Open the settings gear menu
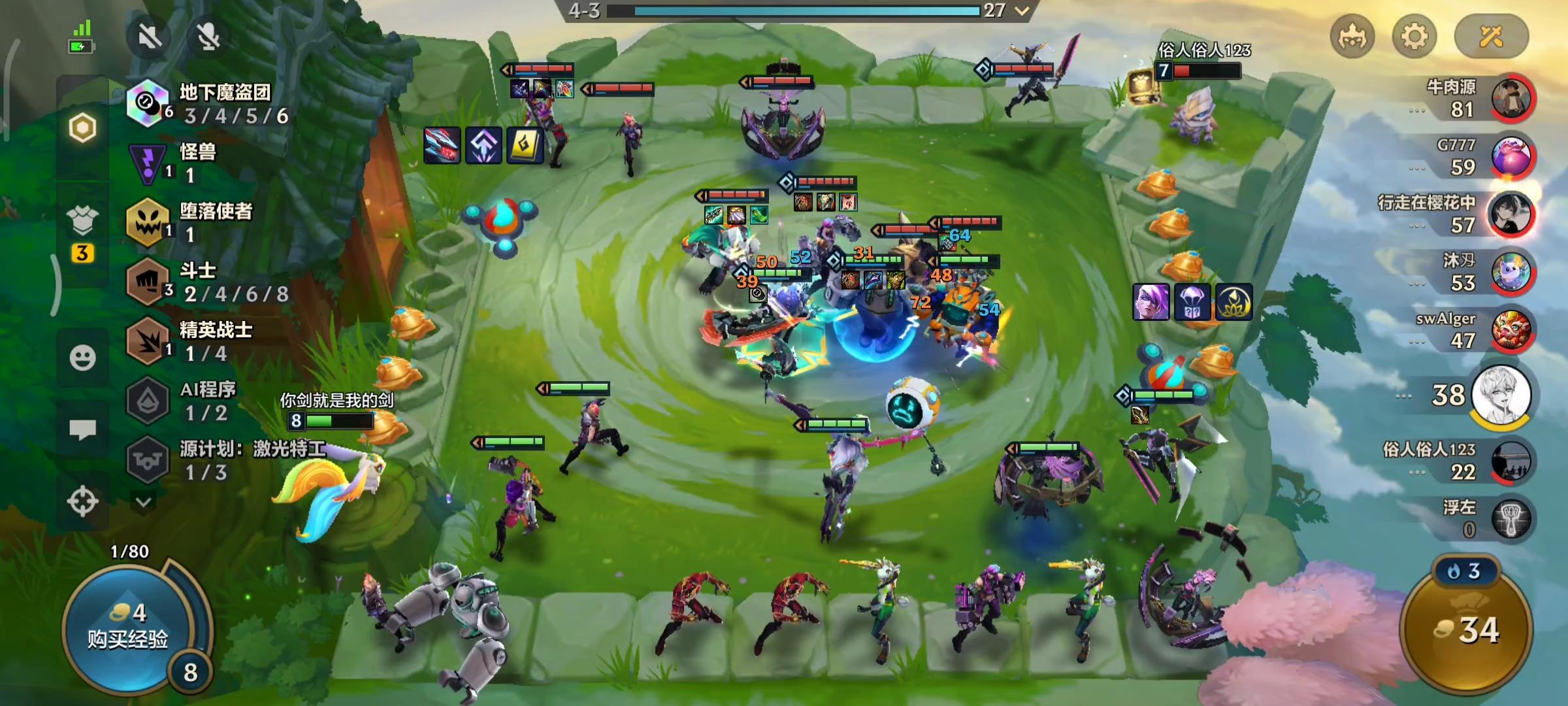The height and width of the screenshot is (706, 1568). pos(1414,36)
